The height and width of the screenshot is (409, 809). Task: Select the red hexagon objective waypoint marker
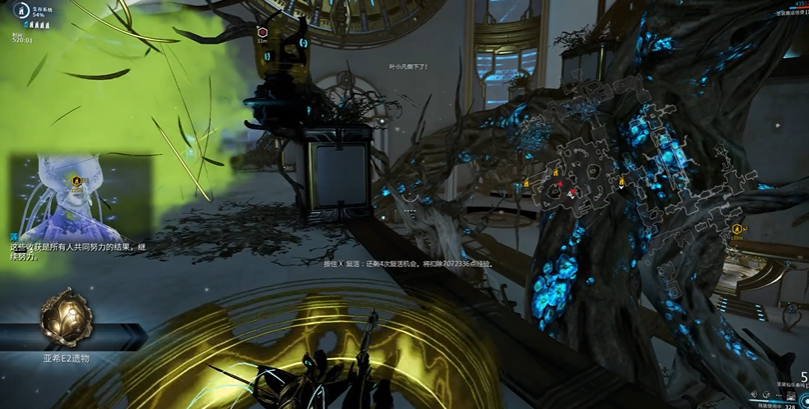(x=260, y=32)
